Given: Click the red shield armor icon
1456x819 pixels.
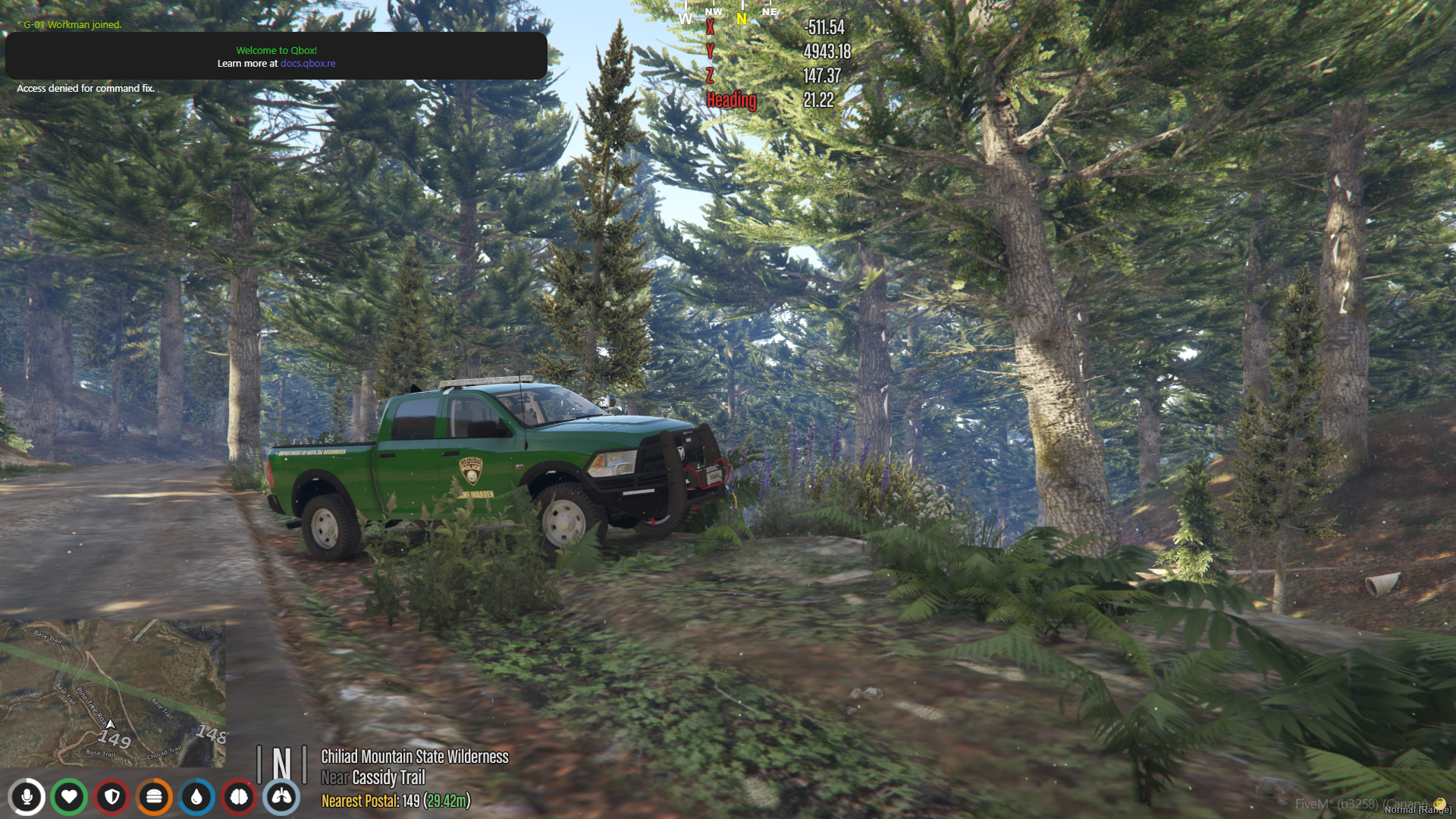Looking at the screenshot, I should point(112,797).
